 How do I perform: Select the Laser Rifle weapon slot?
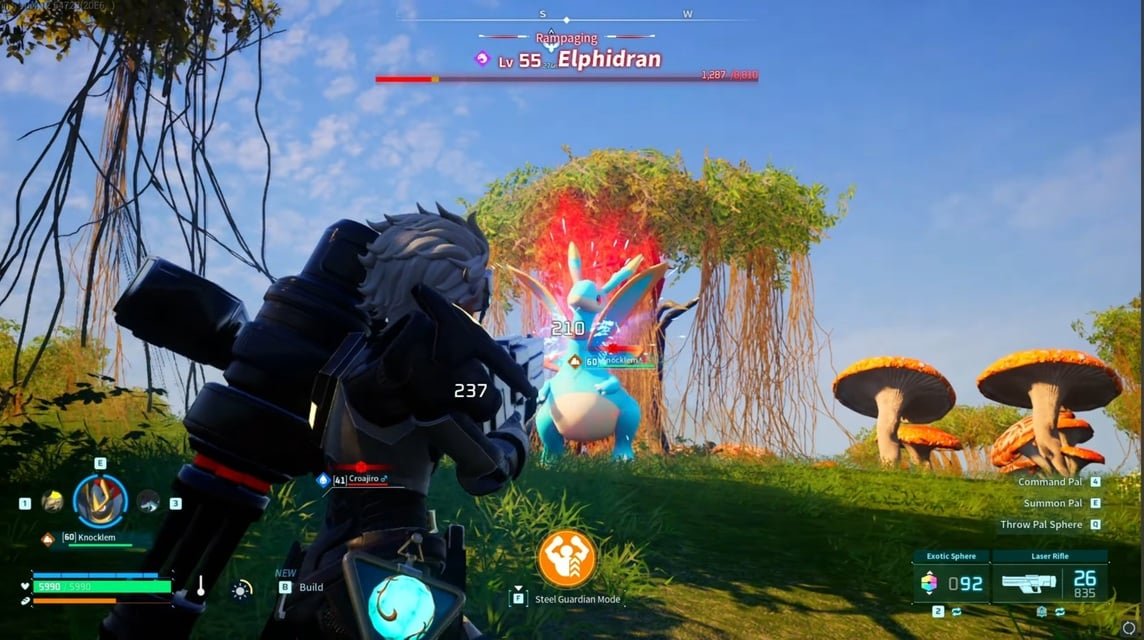click(1049, 582)
